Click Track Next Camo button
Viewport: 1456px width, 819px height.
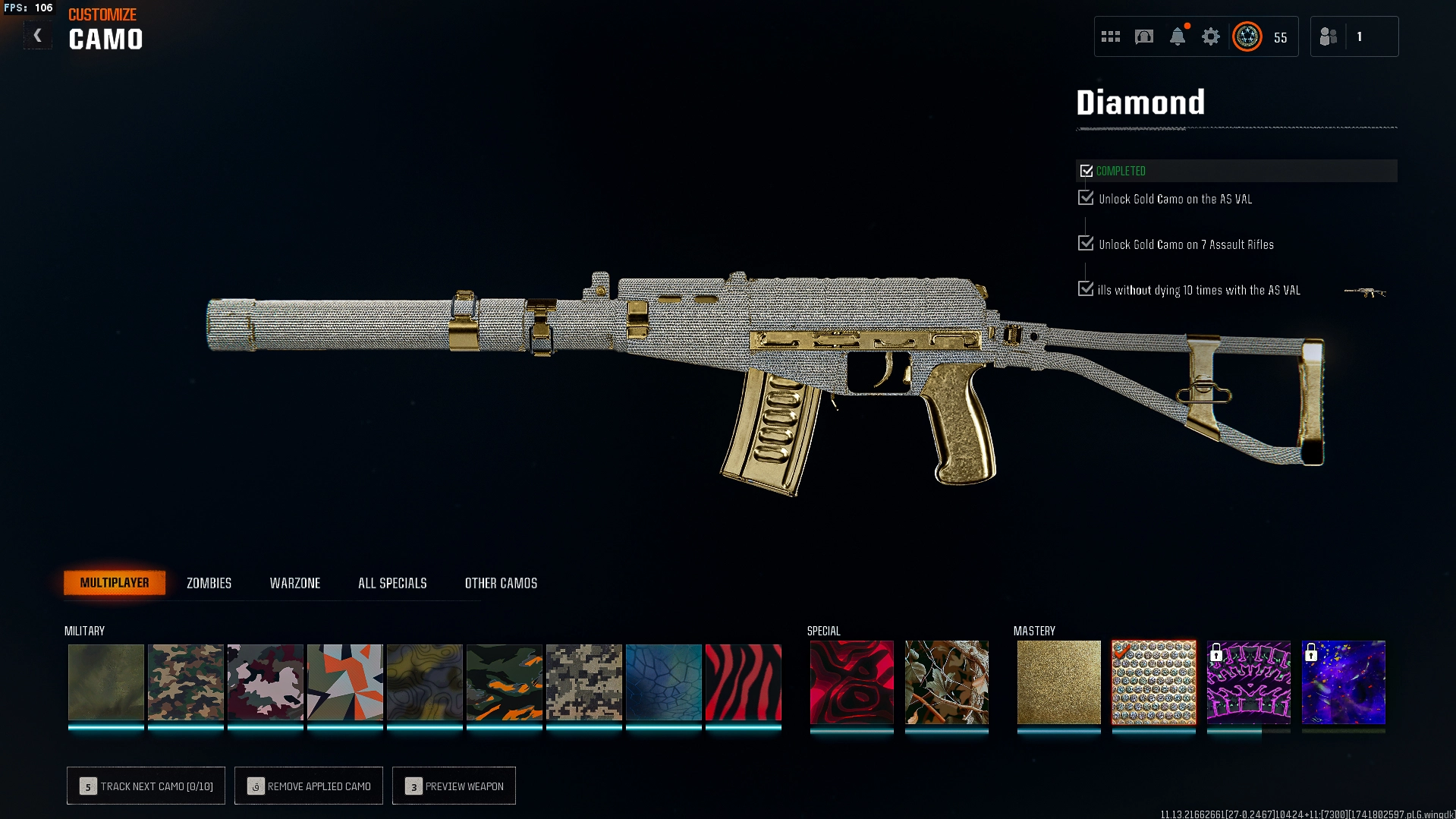[x=146, y=786]
